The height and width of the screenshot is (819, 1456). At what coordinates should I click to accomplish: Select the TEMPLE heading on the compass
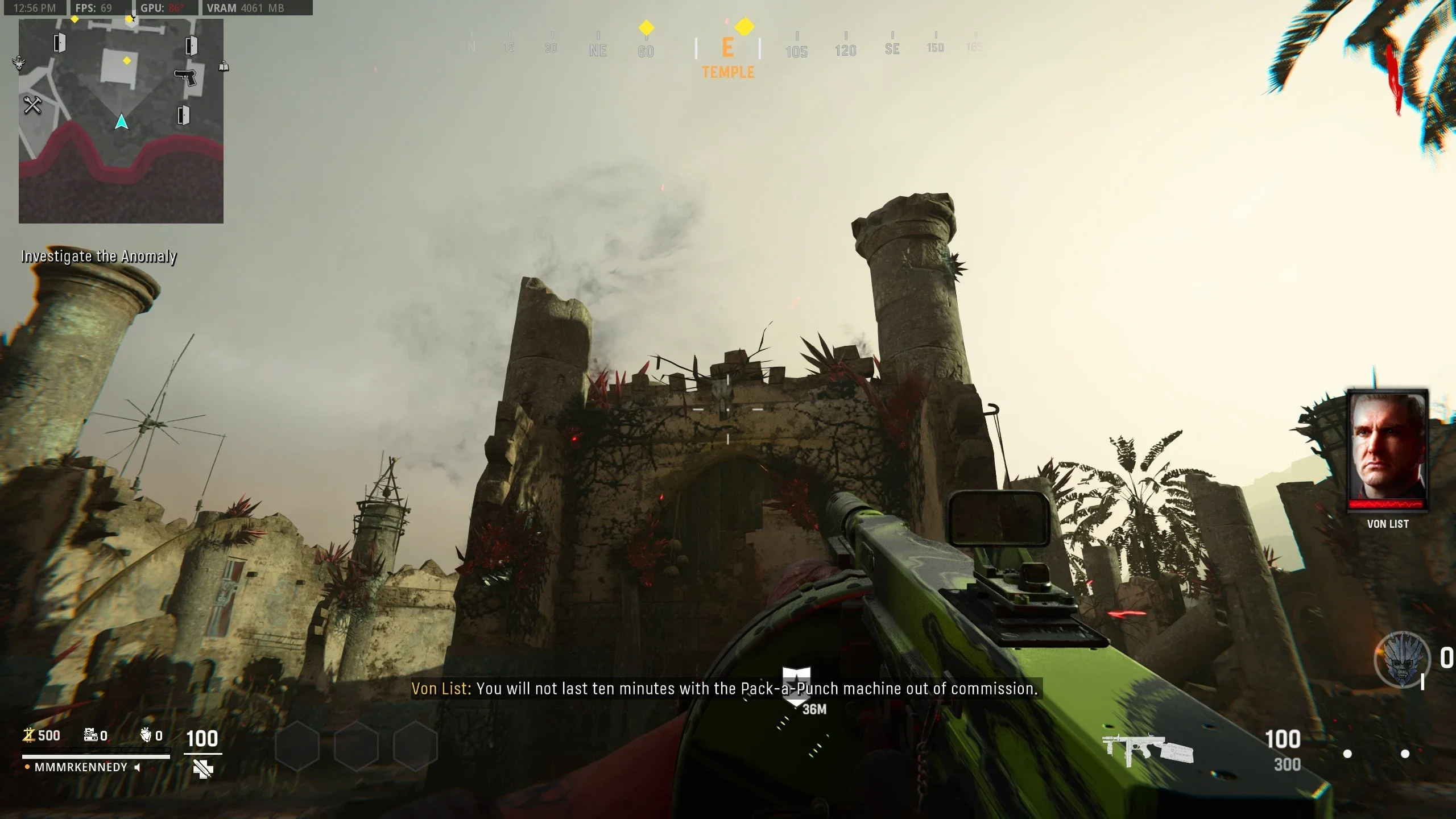[x=728, y=72]
